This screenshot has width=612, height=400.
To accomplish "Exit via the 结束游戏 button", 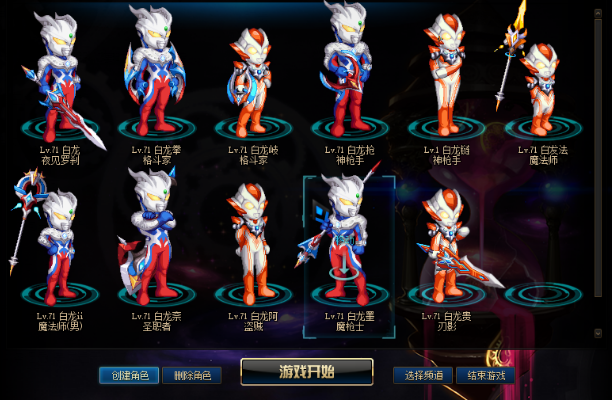I will [485, 376].
